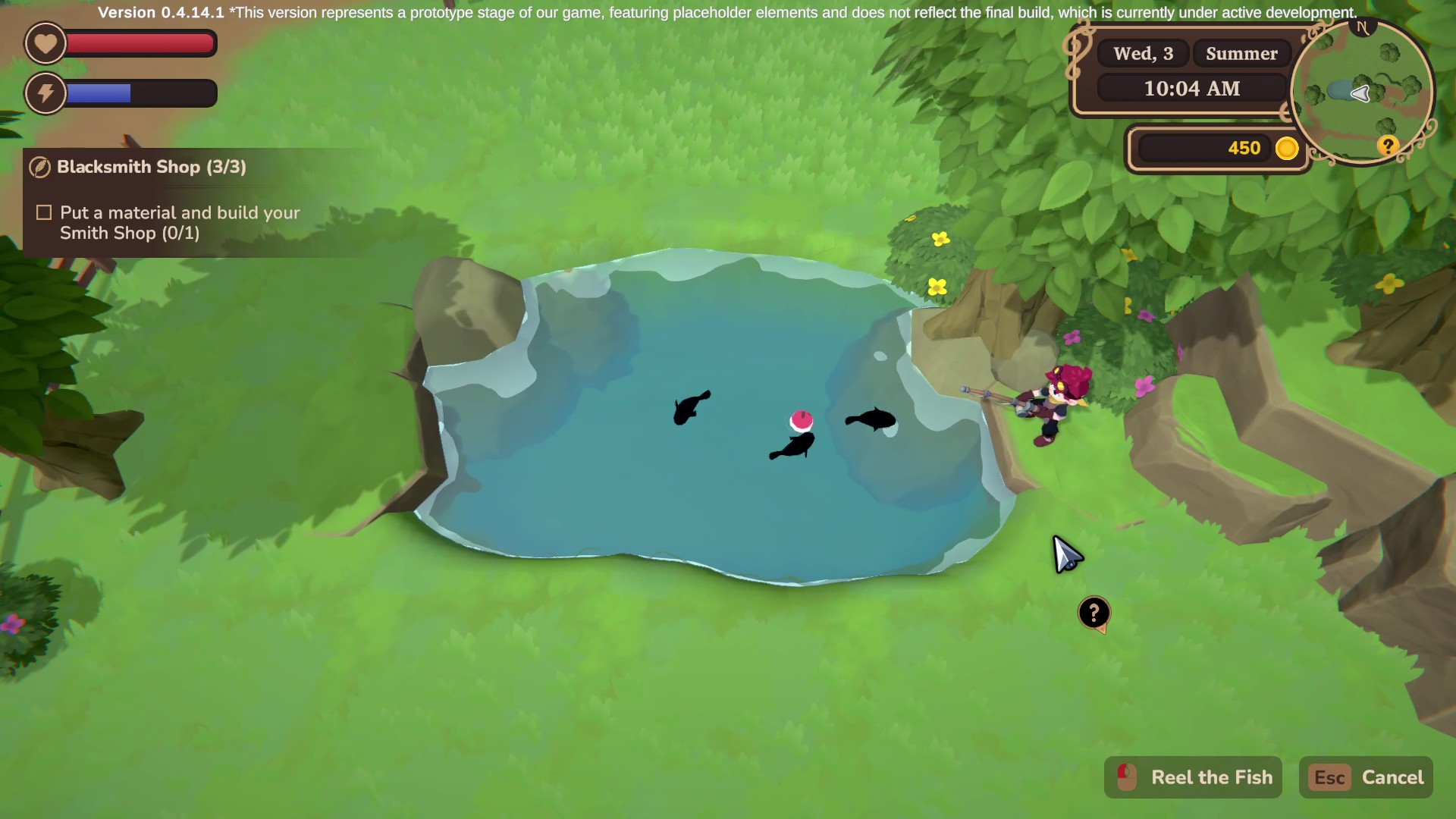Image resolution: width=1456 pixels, height=819 pixels.
Task: Click the Wed, 3 date display
Action: tap(1142, 53)
